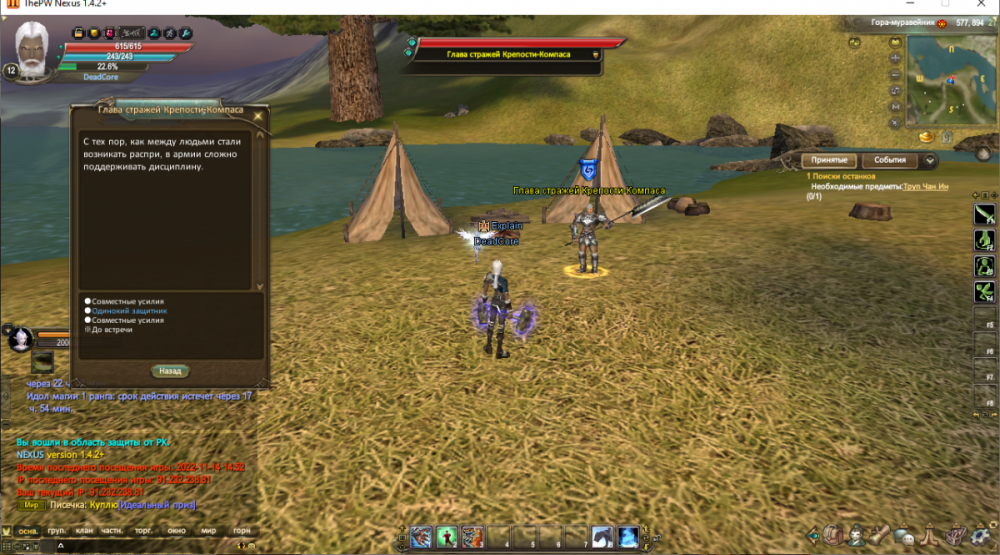
Task: Select the мир chat tab
Action: point(208,532)
